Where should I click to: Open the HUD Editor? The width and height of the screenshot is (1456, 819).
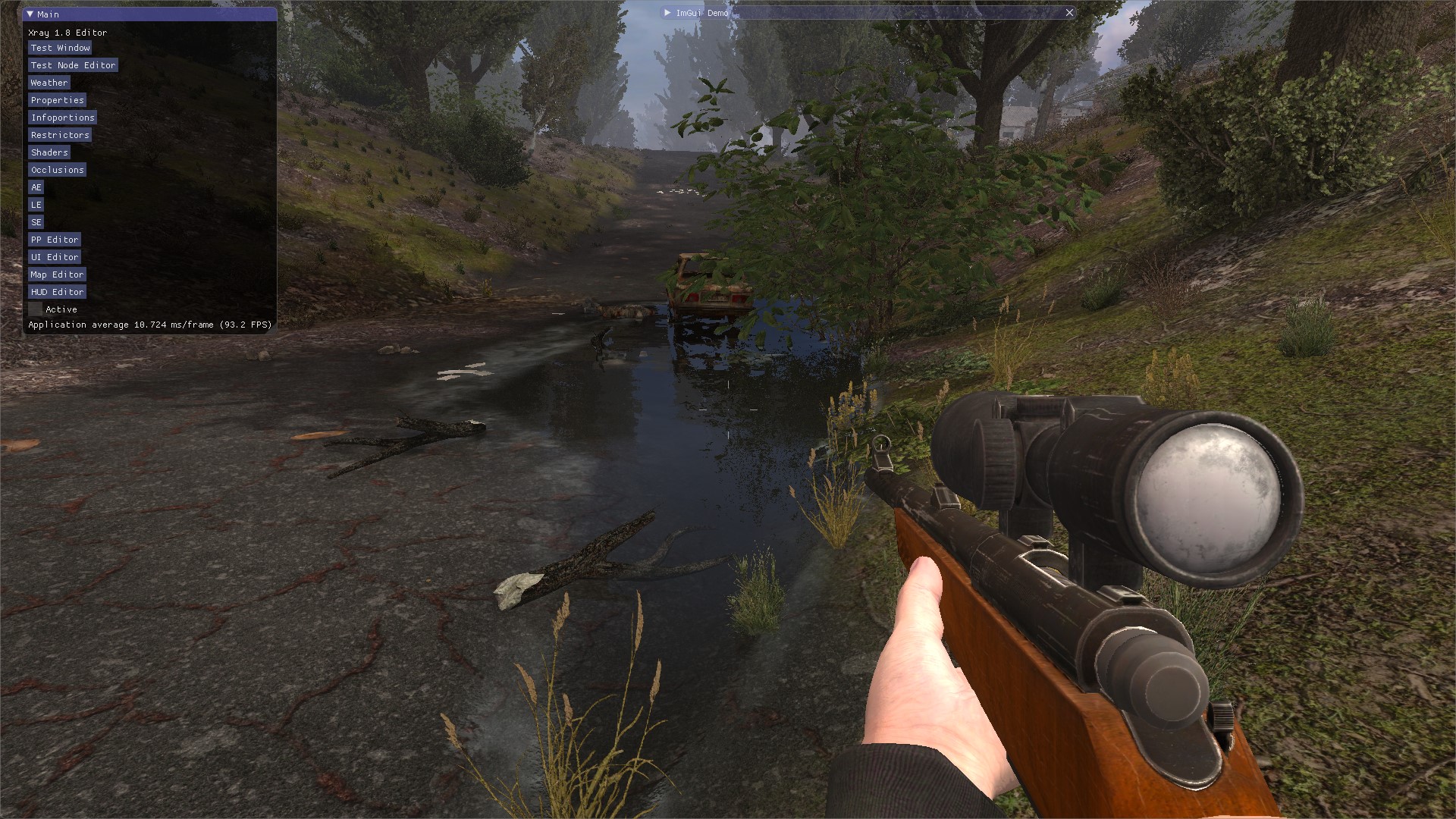coord(57,292)
